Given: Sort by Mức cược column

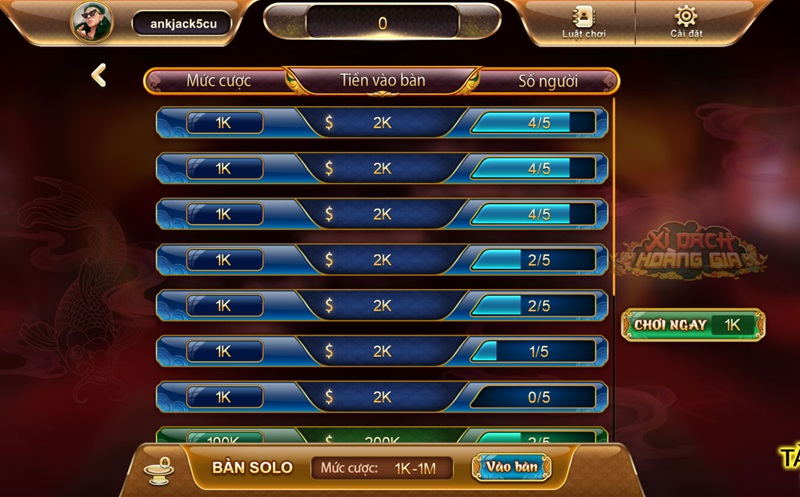Looking at the screenshot, I should pyautogui.click(x=218, y=81).
